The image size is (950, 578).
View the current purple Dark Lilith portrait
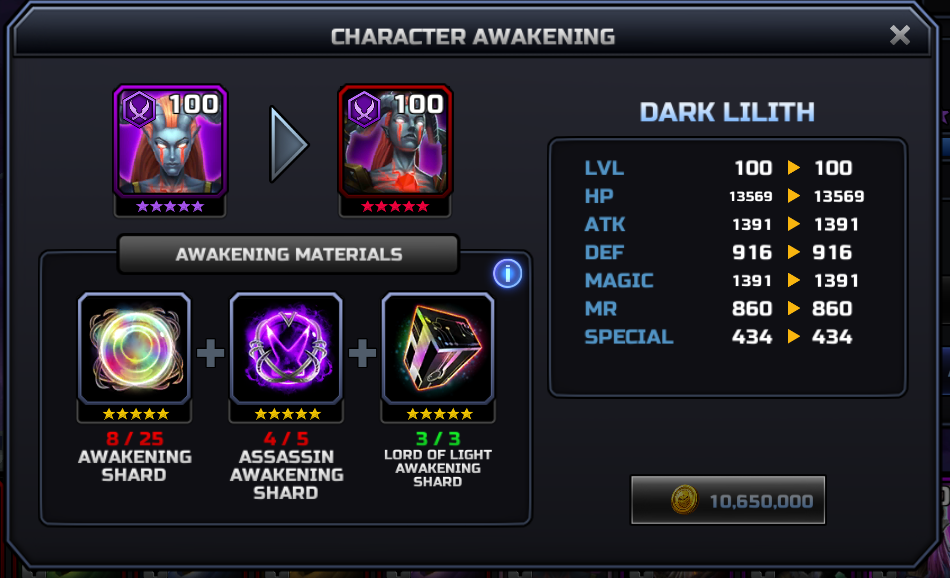[170, 141]
